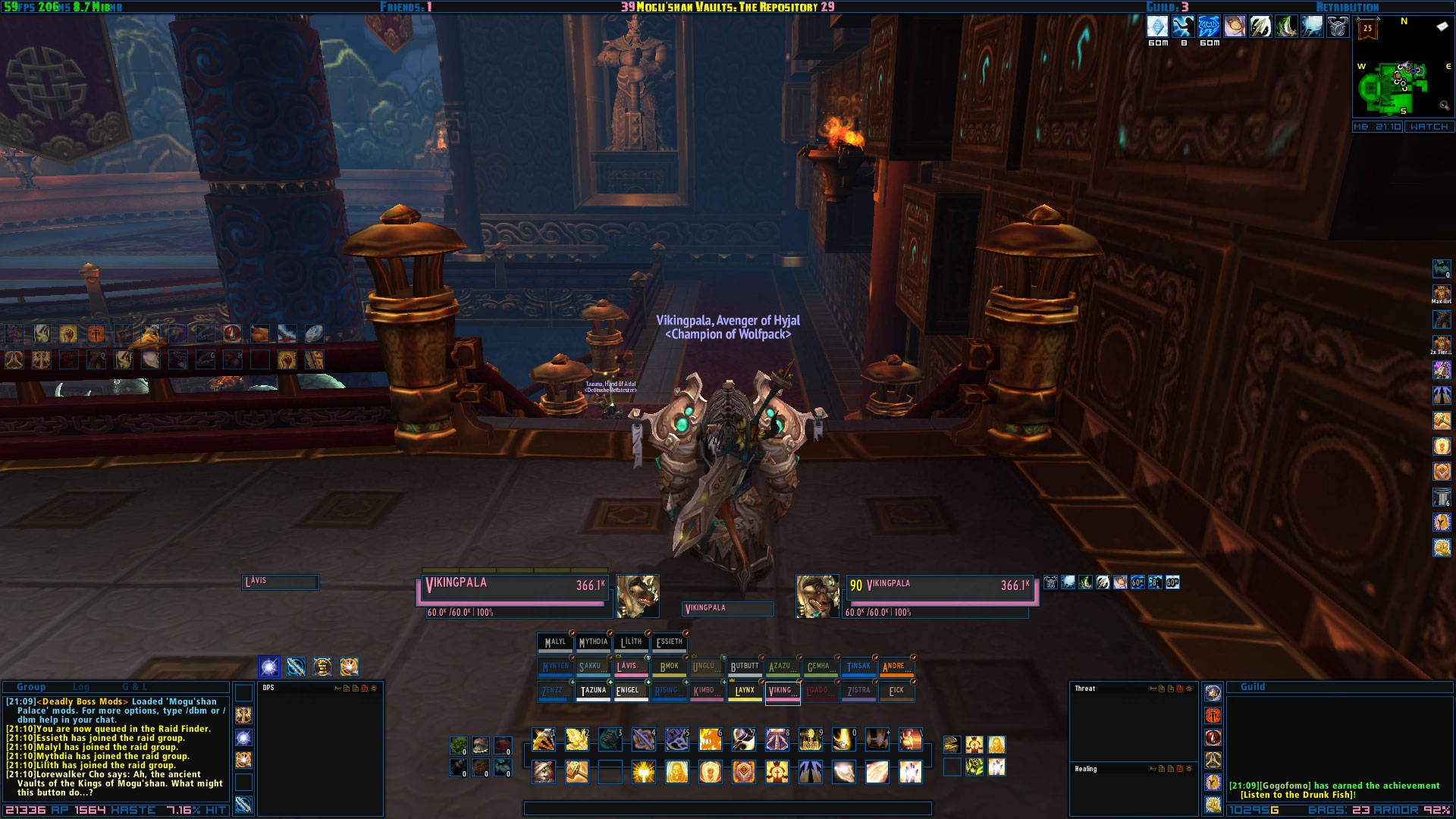Open the Log chat tab
This screenshot has height=819, width=1456.
click(81, 687)
